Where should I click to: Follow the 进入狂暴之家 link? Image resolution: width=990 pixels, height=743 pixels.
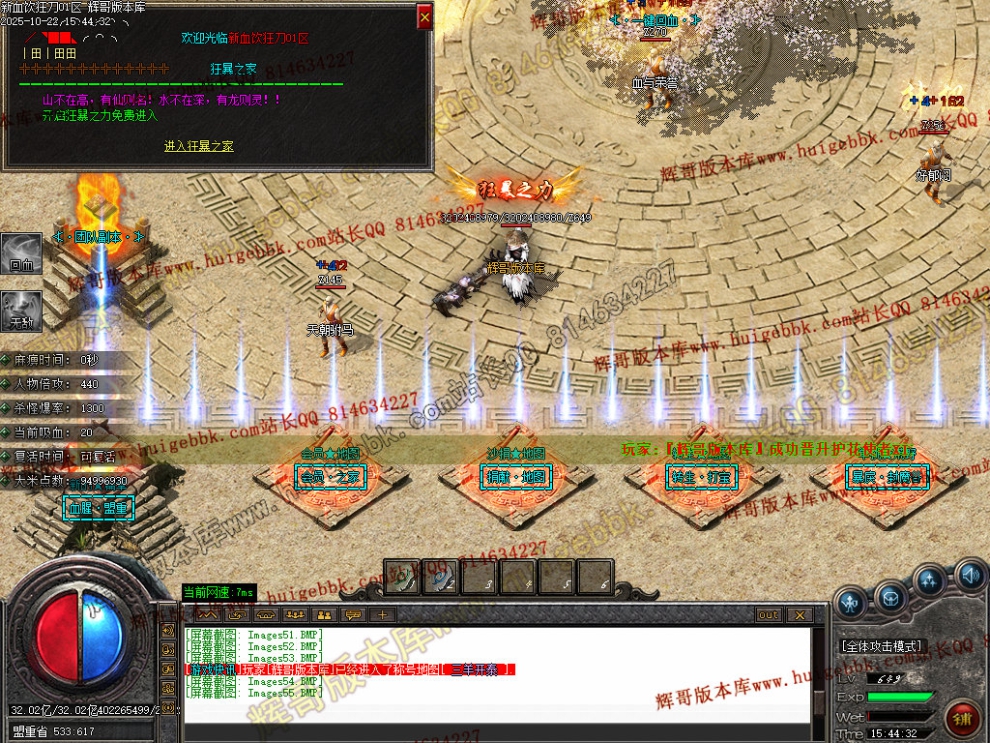(x=199, y=146)
